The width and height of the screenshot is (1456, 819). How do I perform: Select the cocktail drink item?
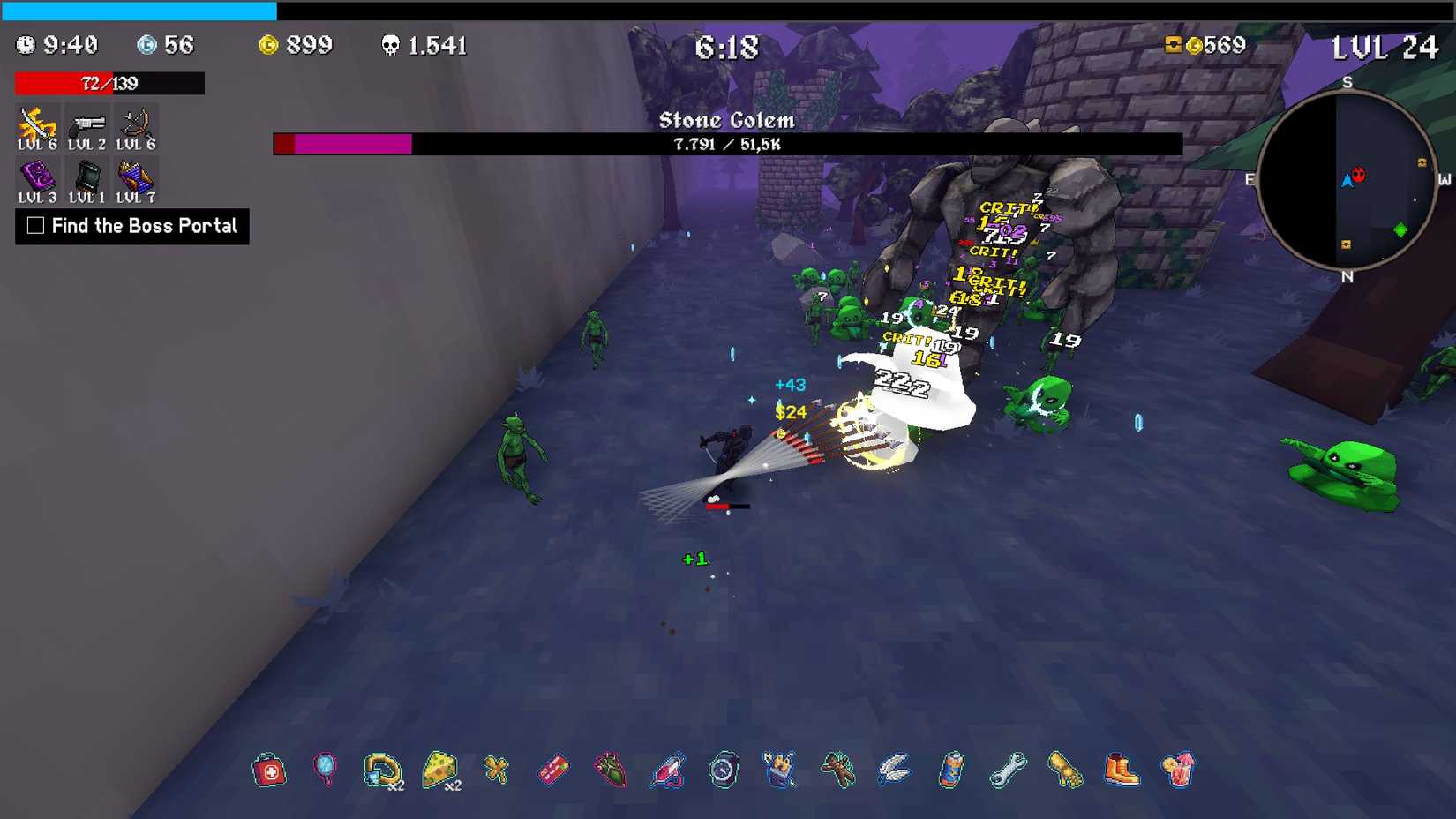[x=1177, y=770]
